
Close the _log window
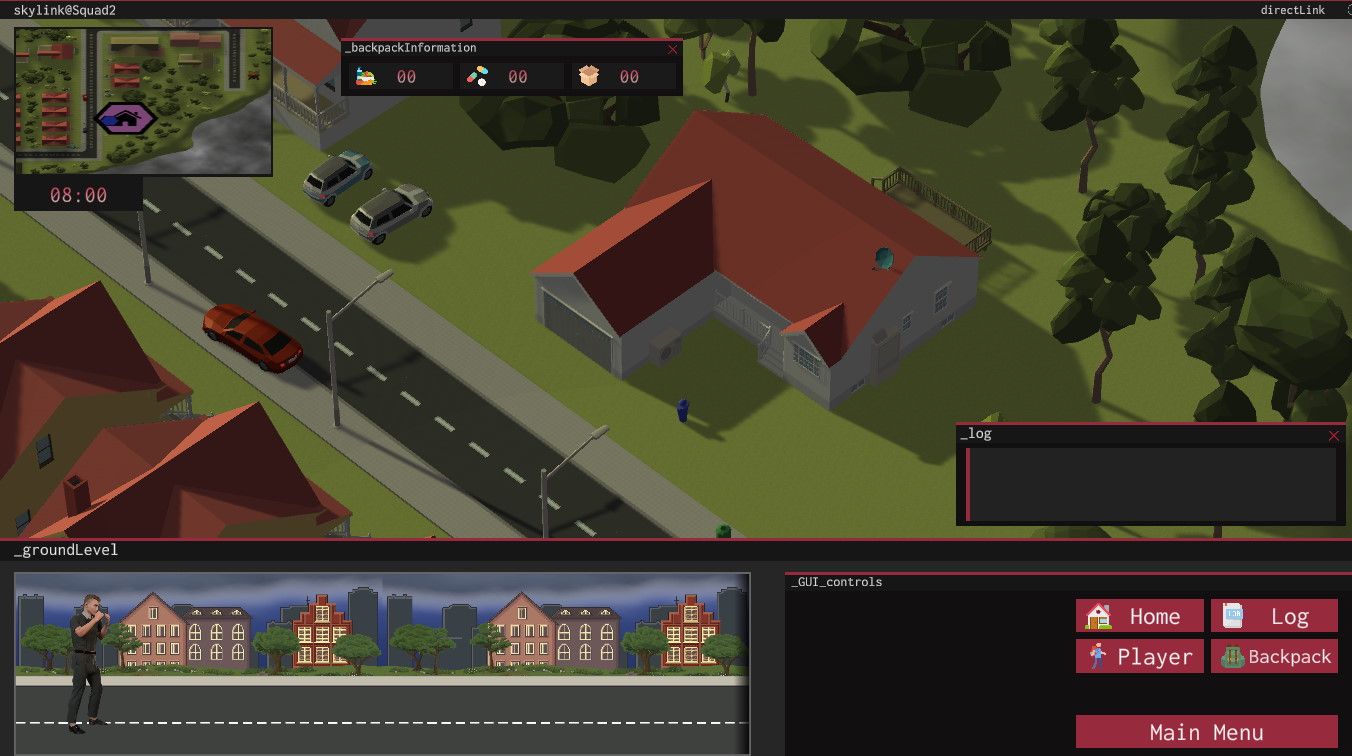click(1333, 435)
